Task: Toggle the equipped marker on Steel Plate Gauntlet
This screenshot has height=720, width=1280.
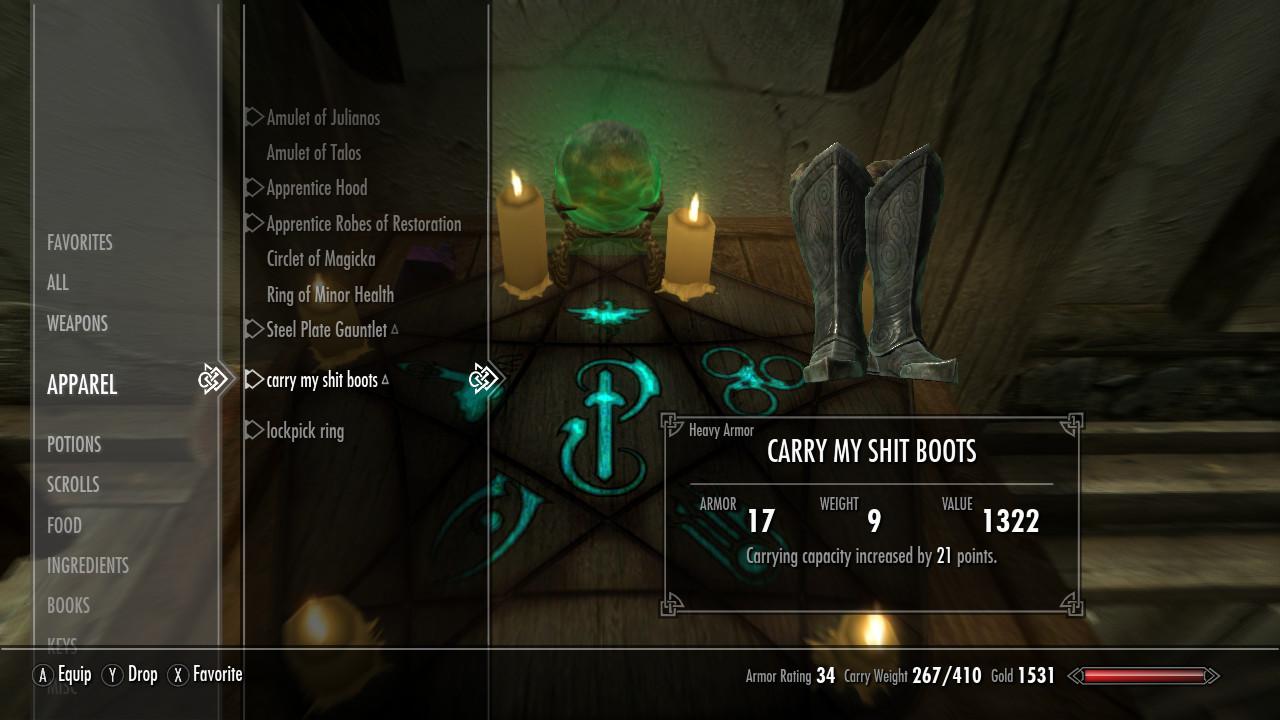Action: [x=394, y=329]
